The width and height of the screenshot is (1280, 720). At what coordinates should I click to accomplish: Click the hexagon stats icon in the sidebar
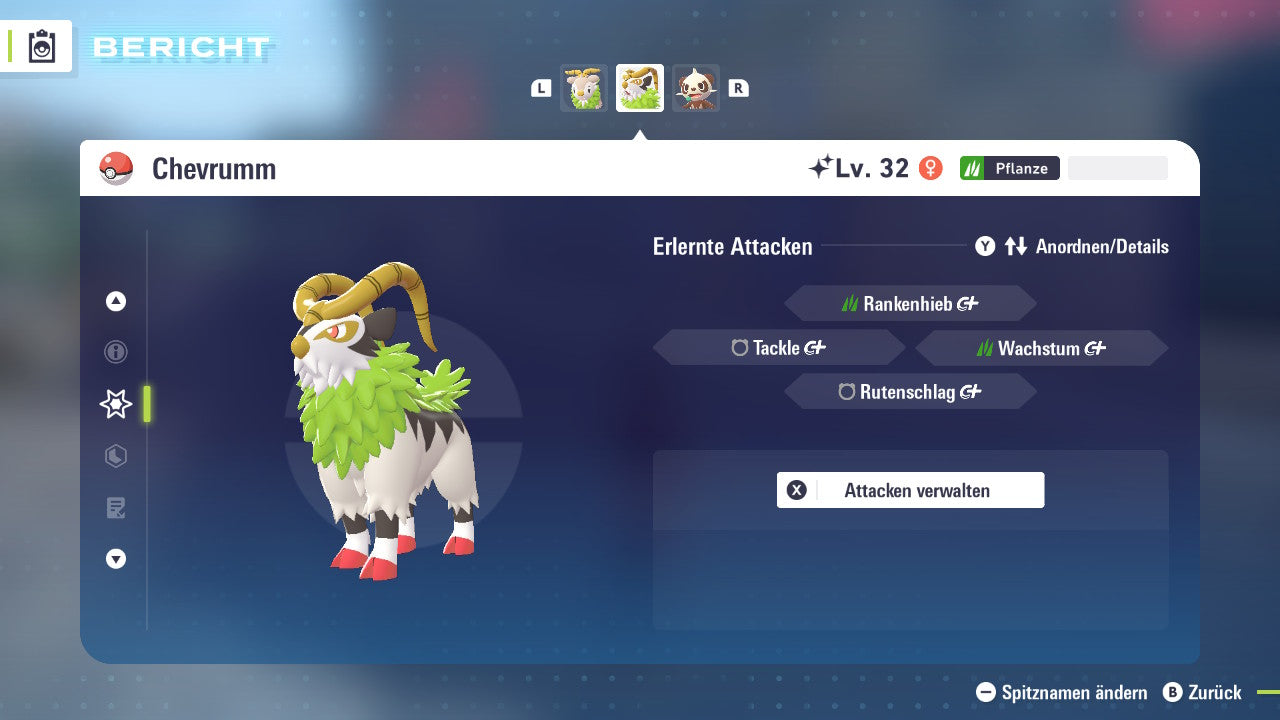(115, 456)
